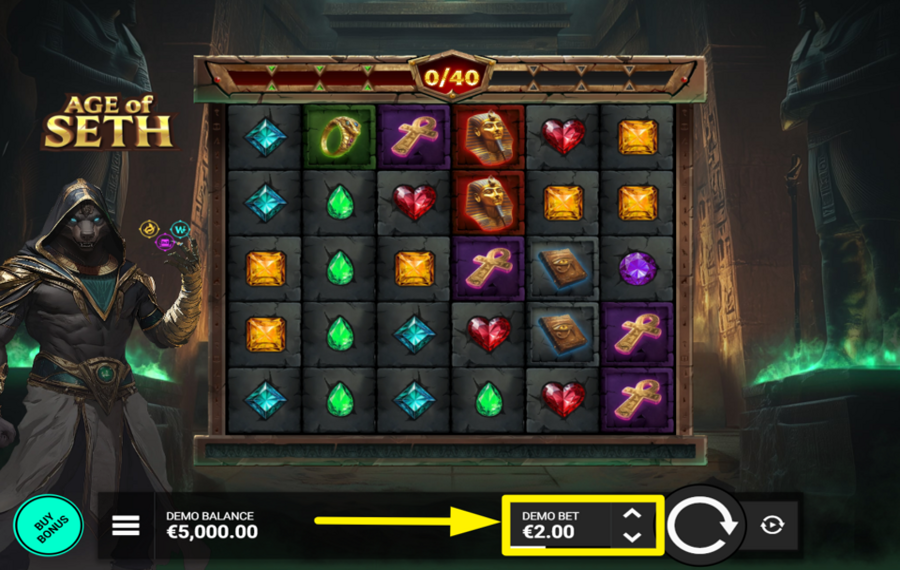Open the hamburger menu
Viewport: 900px width, 570px height.
click(x=126, y=525)
